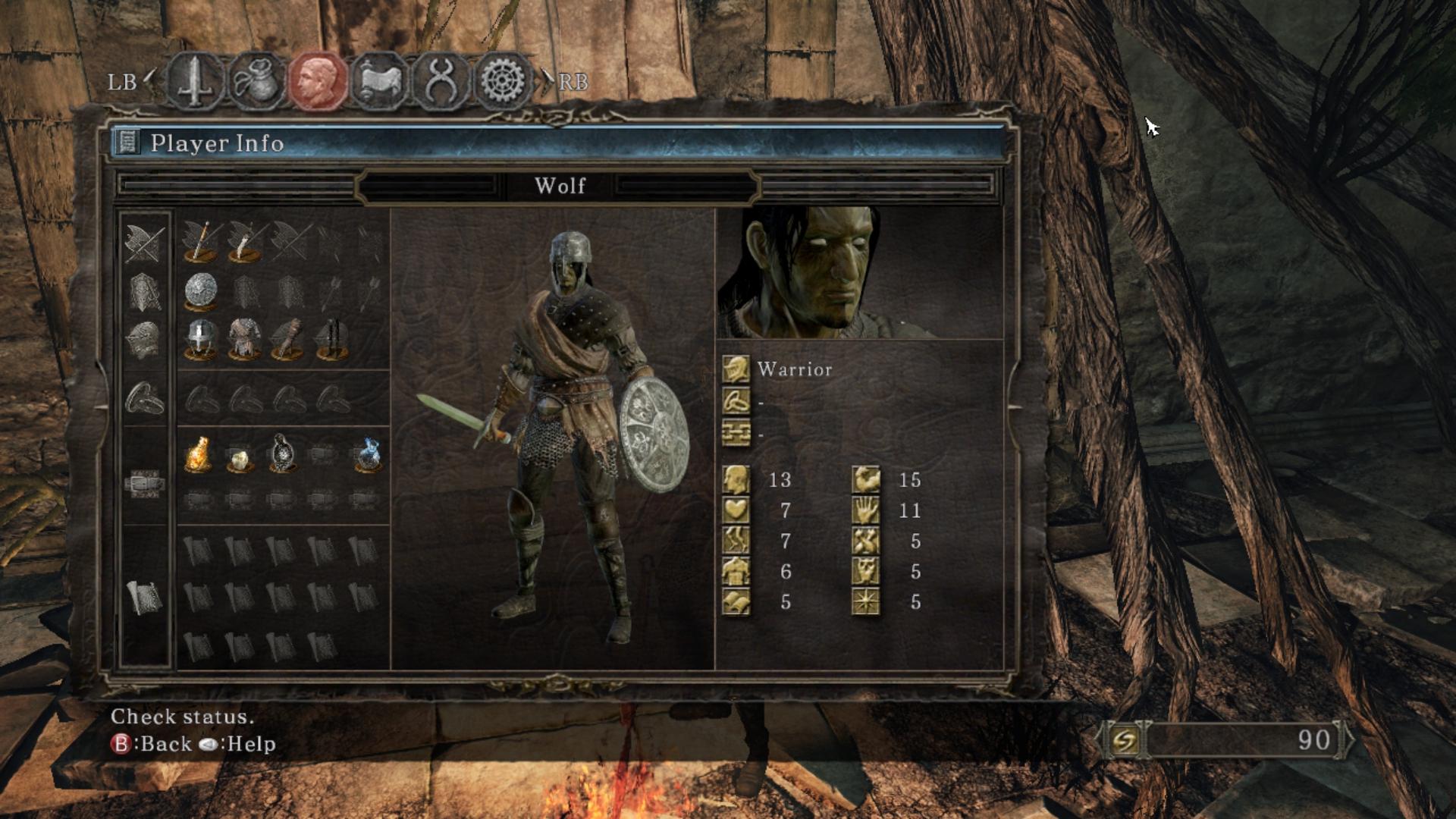Viewport: 1456px width, 819px height.
Task: Switch to the gestures tab
Action: tap(441, 80)
